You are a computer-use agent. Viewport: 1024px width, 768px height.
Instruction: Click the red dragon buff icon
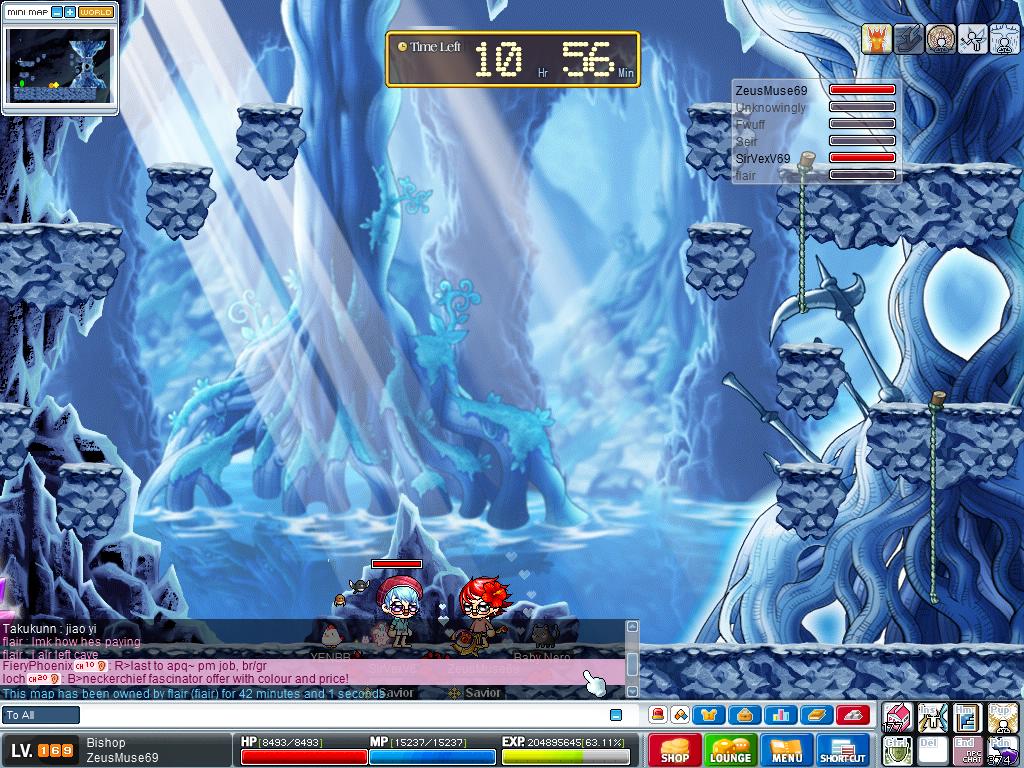click(876, 39)
